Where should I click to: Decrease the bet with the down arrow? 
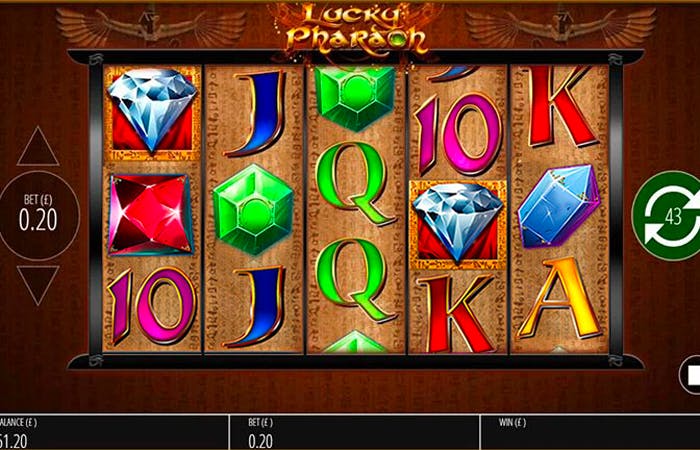pyautogui.click(x=38, y=283)
